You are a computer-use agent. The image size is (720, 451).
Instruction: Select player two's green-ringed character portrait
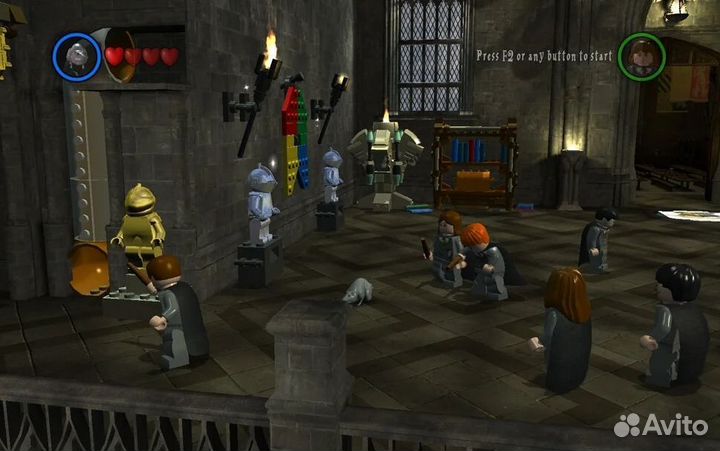coord(642,56)
